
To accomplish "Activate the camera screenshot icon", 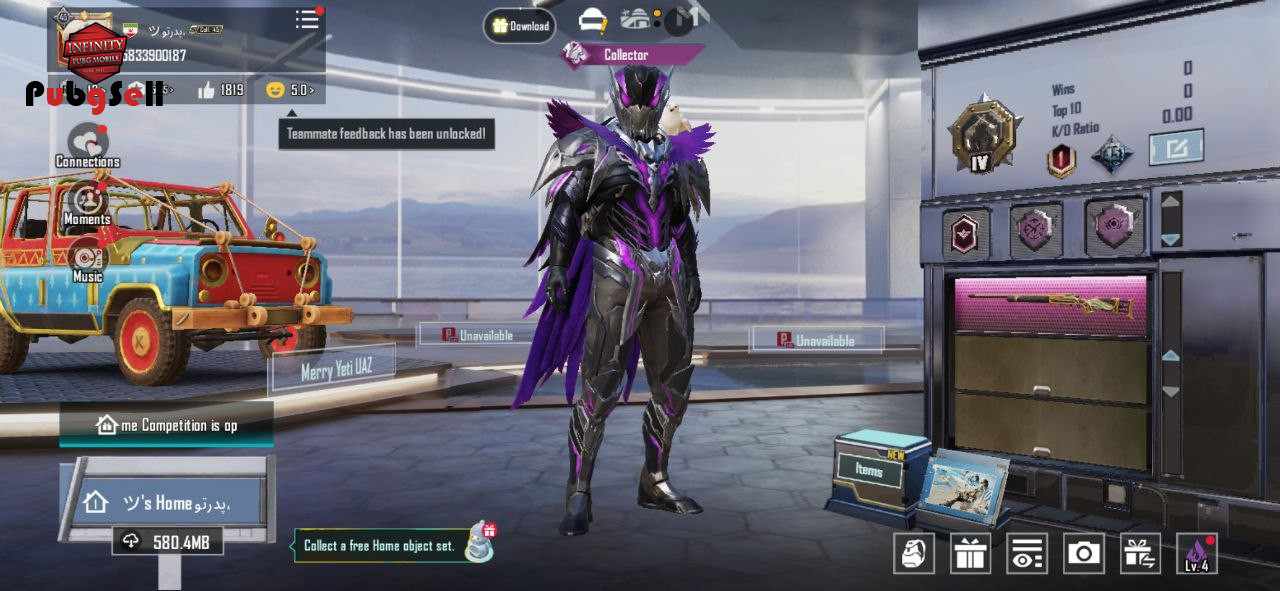I will coord(1083,553).
